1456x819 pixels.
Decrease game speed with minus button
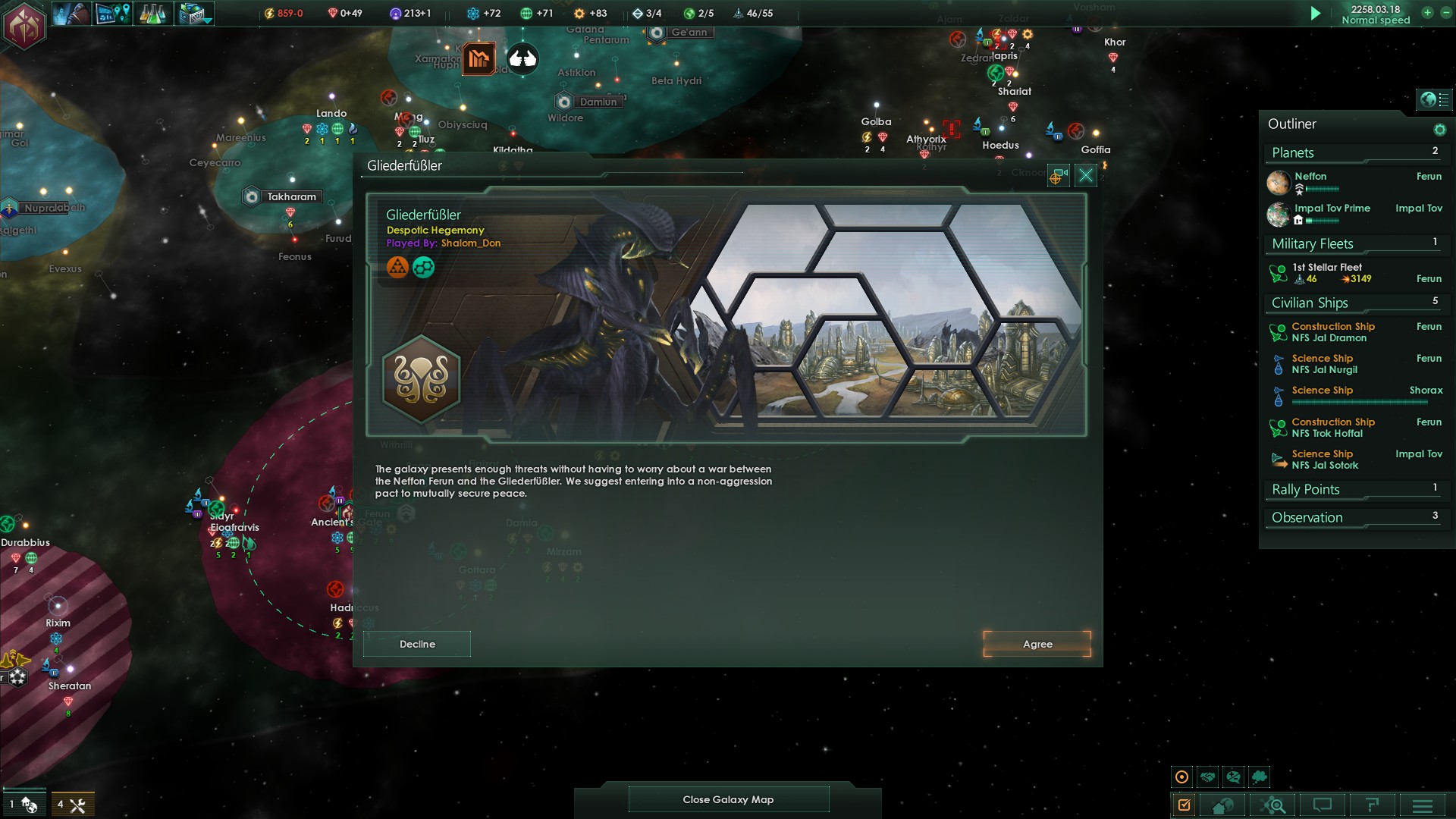pyautogui.click(x=1444, y=13)
